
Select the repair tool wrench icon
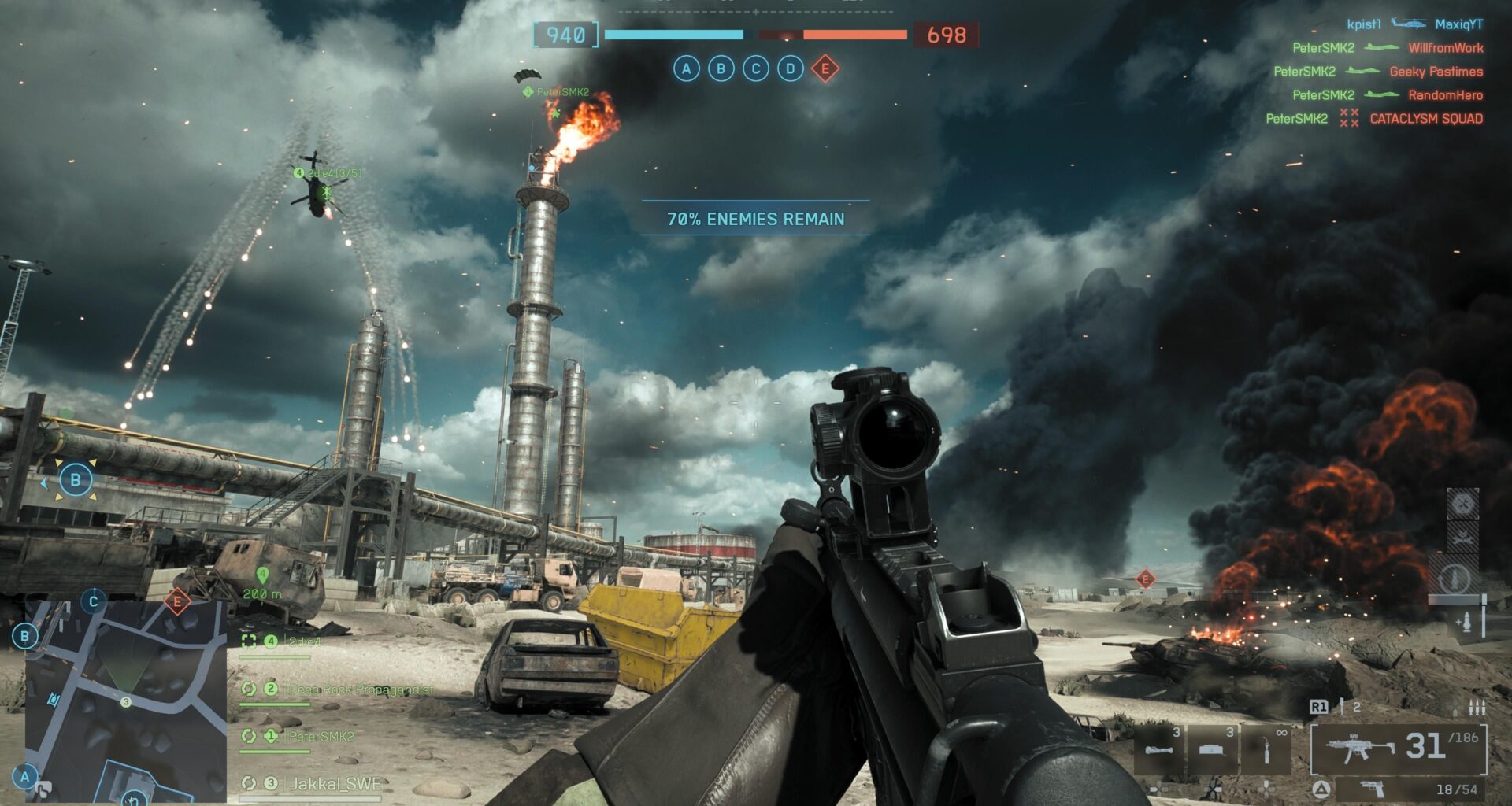click(1463, 538)
